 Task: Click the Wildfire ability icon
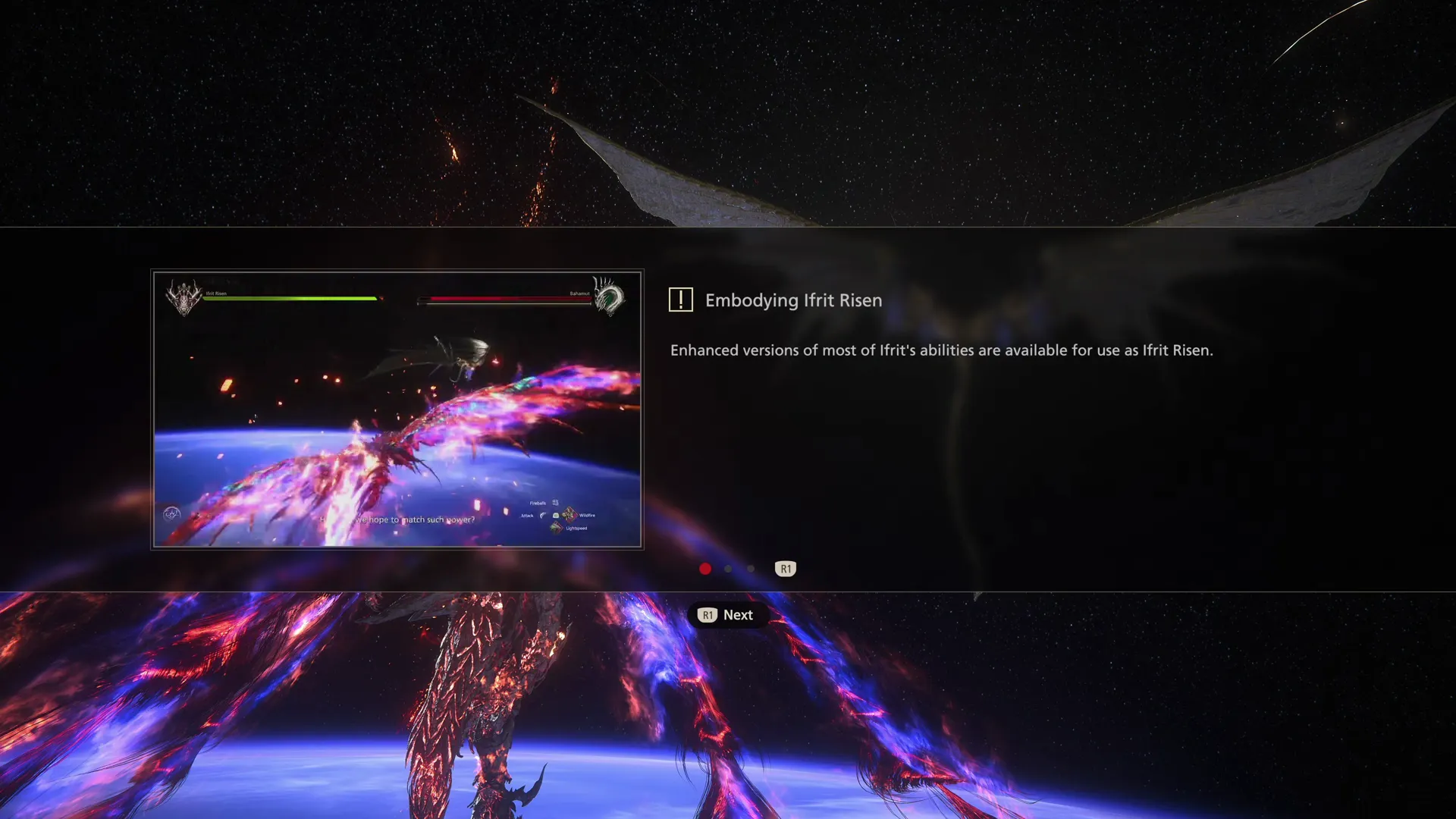[570, 515]
